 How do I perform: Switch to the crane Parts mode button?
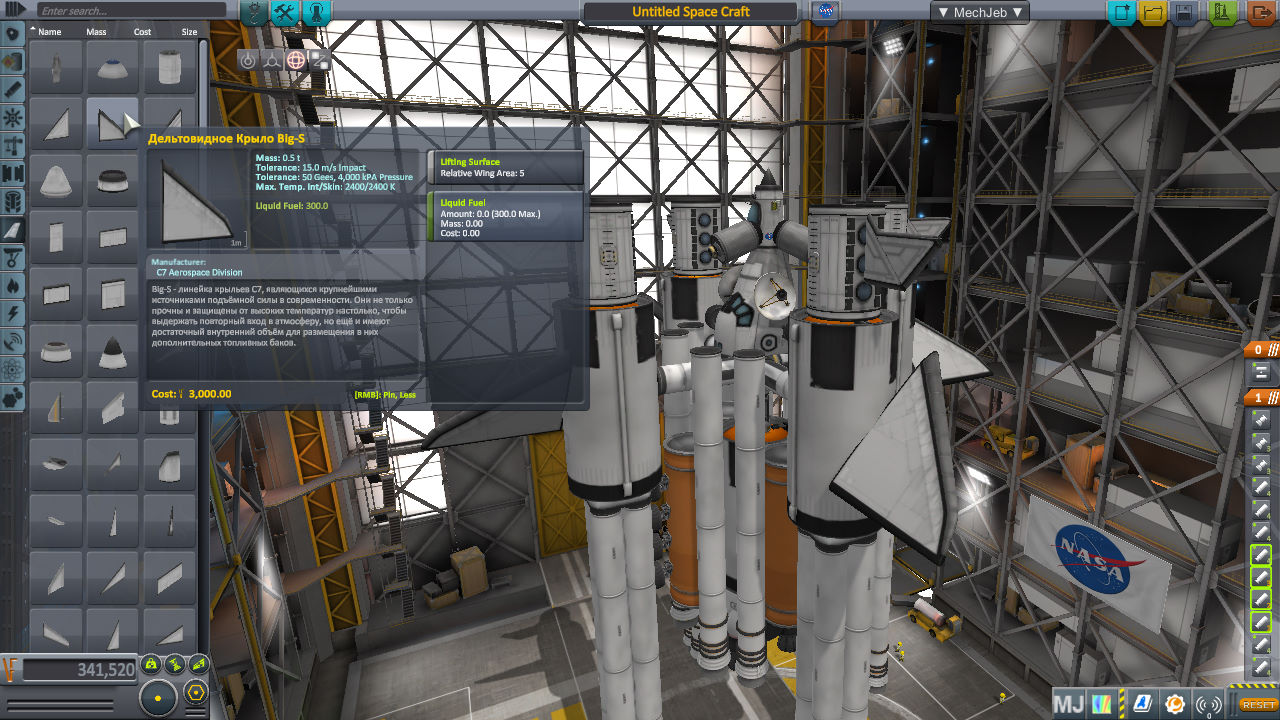click(255, 13)
